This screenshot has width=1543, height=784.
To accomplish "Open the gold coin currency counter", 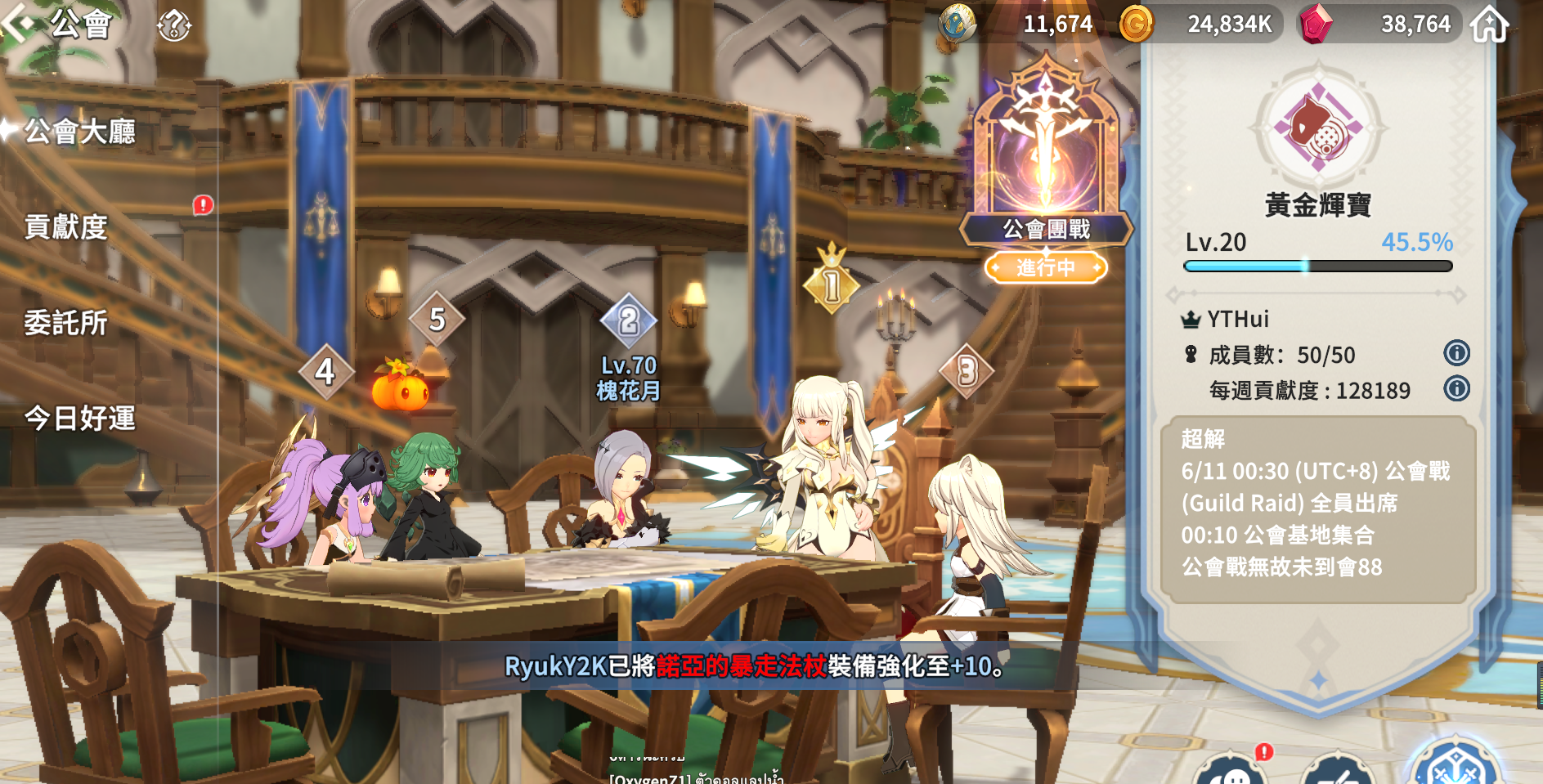I will [1196, 25].
